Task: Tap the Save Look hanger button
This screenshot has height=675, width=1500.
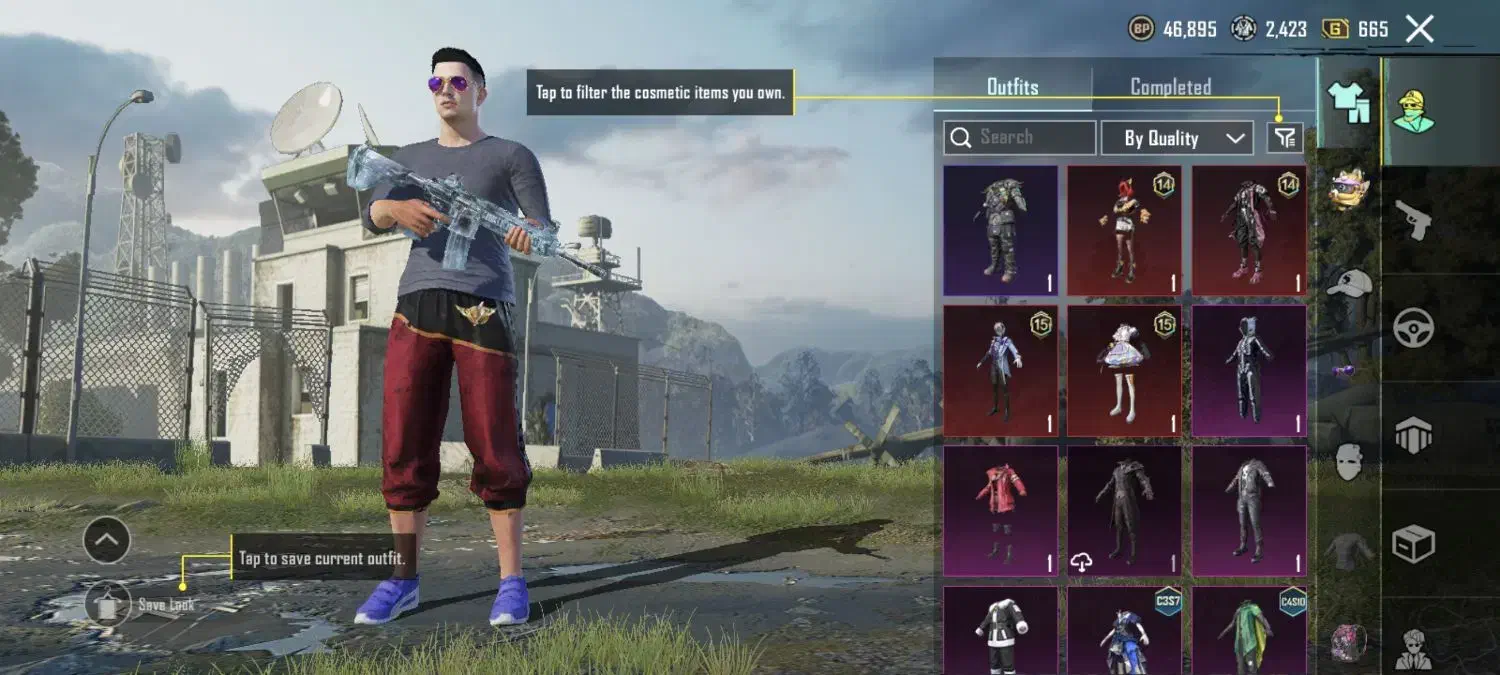Action: 108,604
